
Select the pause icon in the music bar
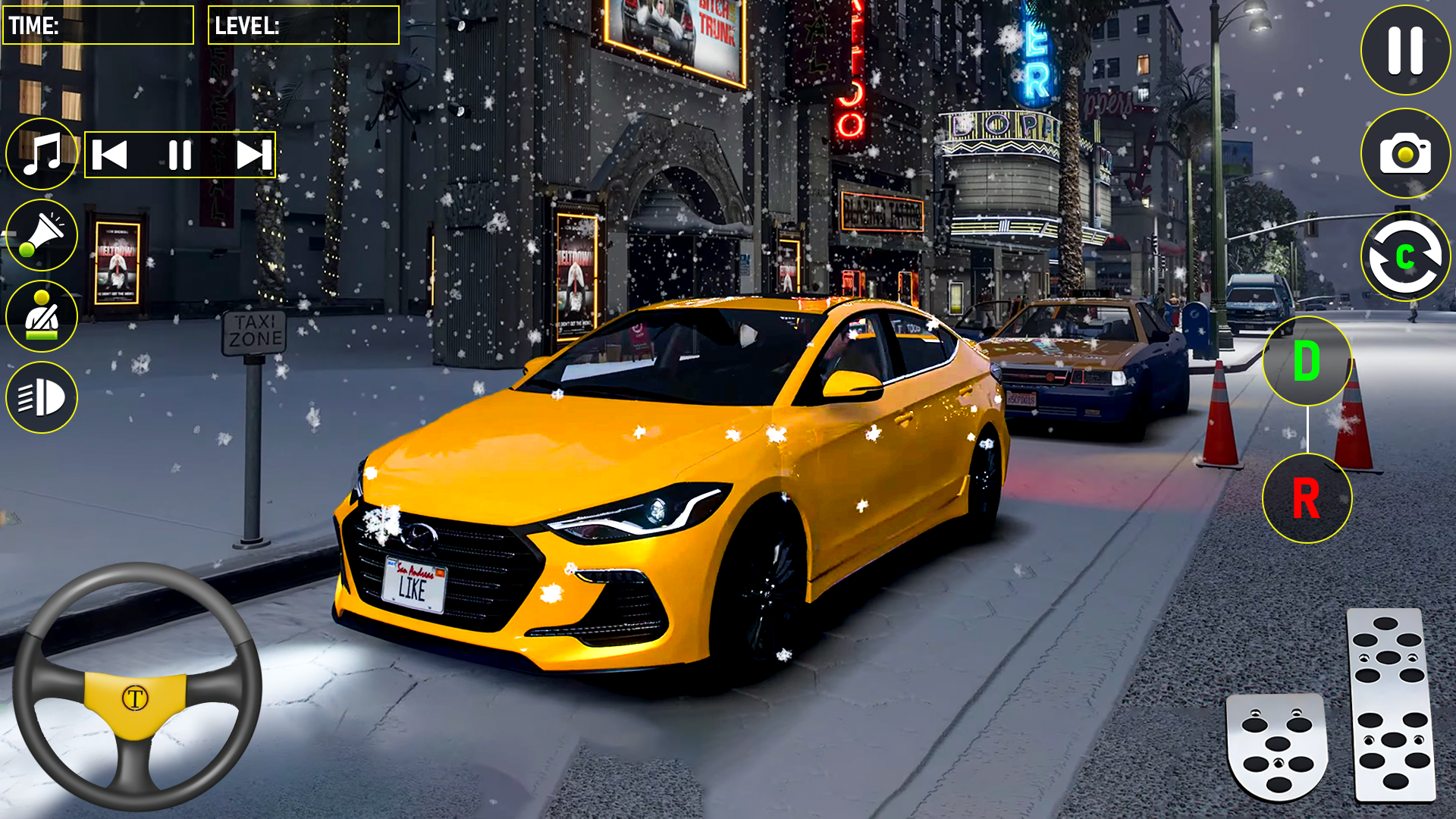180,154
